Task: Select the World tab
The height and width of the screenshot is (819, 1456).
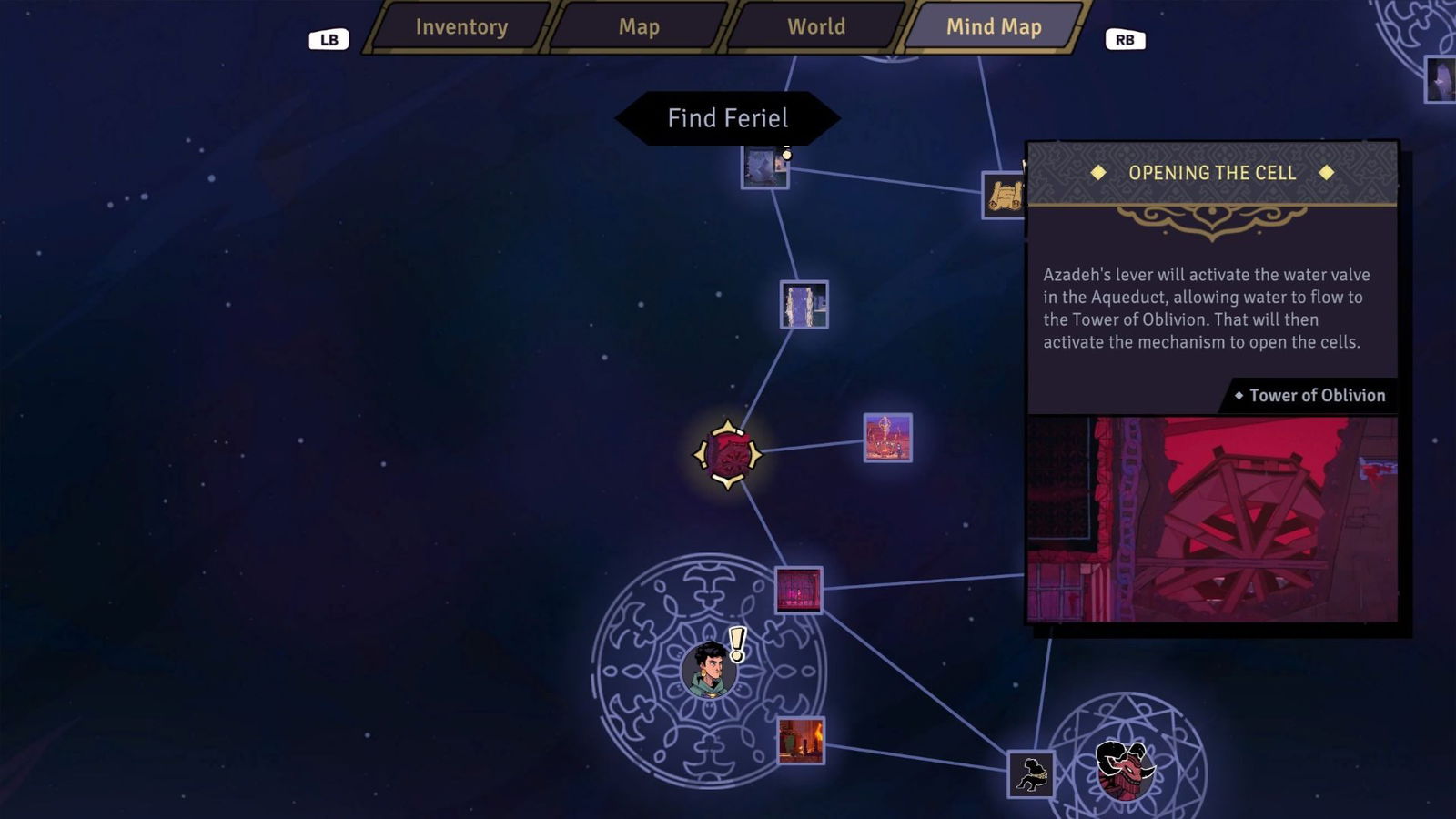Action: pos(816,27)
